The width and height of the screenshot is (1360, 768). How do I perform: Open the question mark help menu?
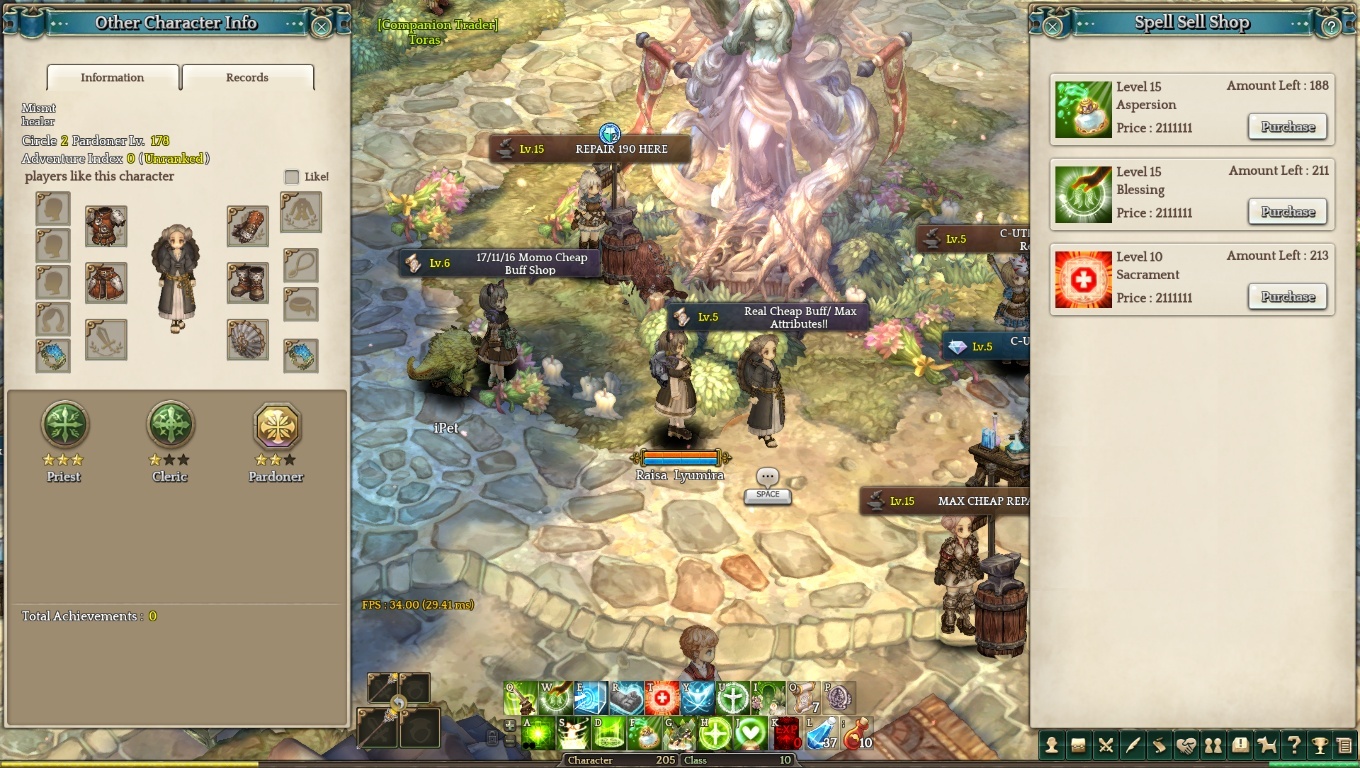tap(1294, 745)
